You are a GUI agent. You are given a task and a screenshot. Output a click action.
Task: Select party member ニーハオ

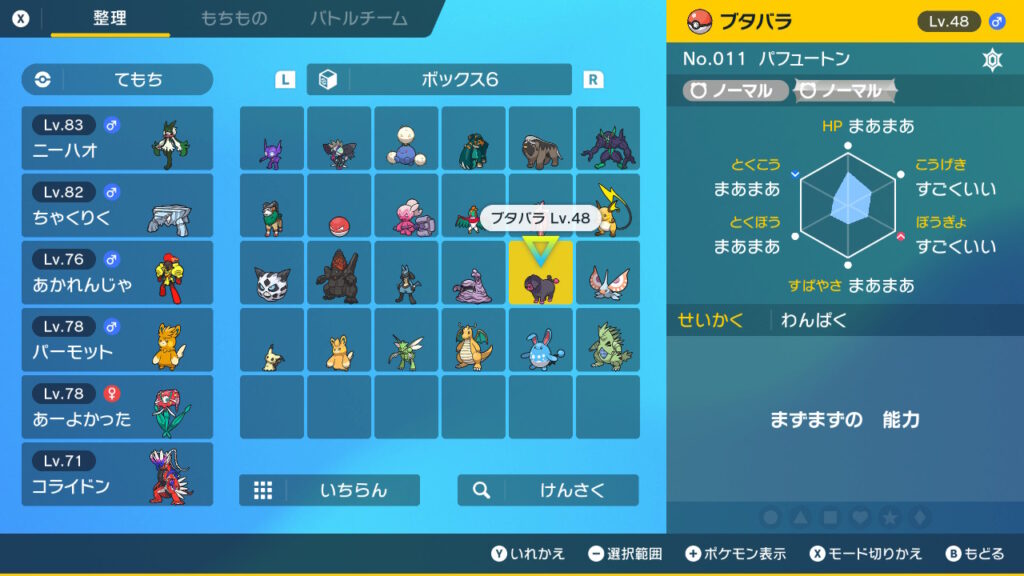coord(117,139)
